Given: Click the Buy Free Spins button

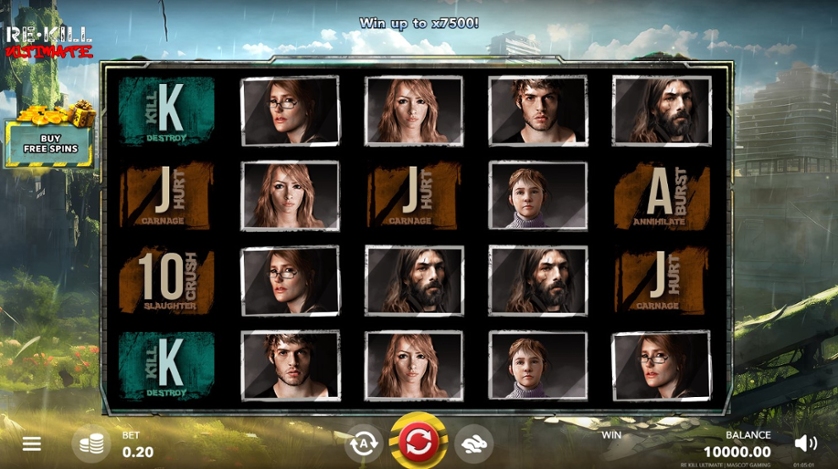Looking at the screenshot, I should point(48,143).
